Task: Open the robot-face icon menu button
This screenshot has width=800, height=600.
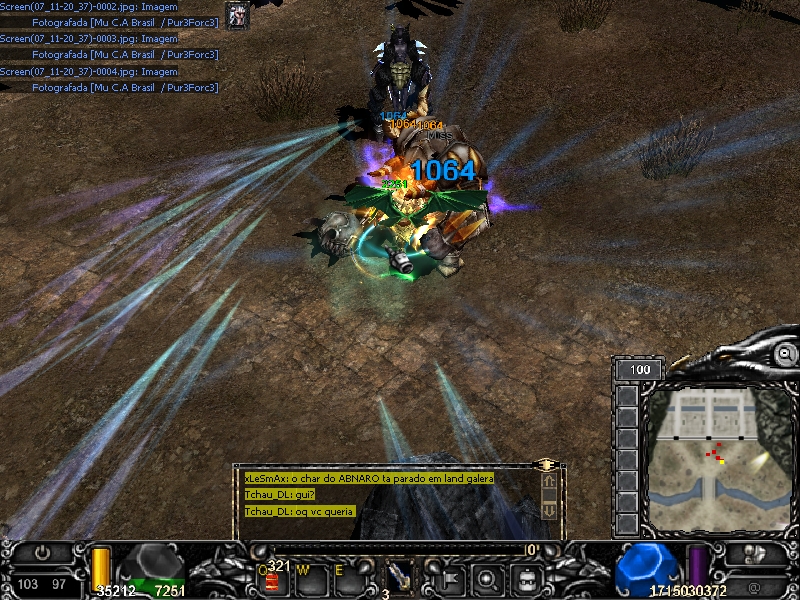Action: 527,577
